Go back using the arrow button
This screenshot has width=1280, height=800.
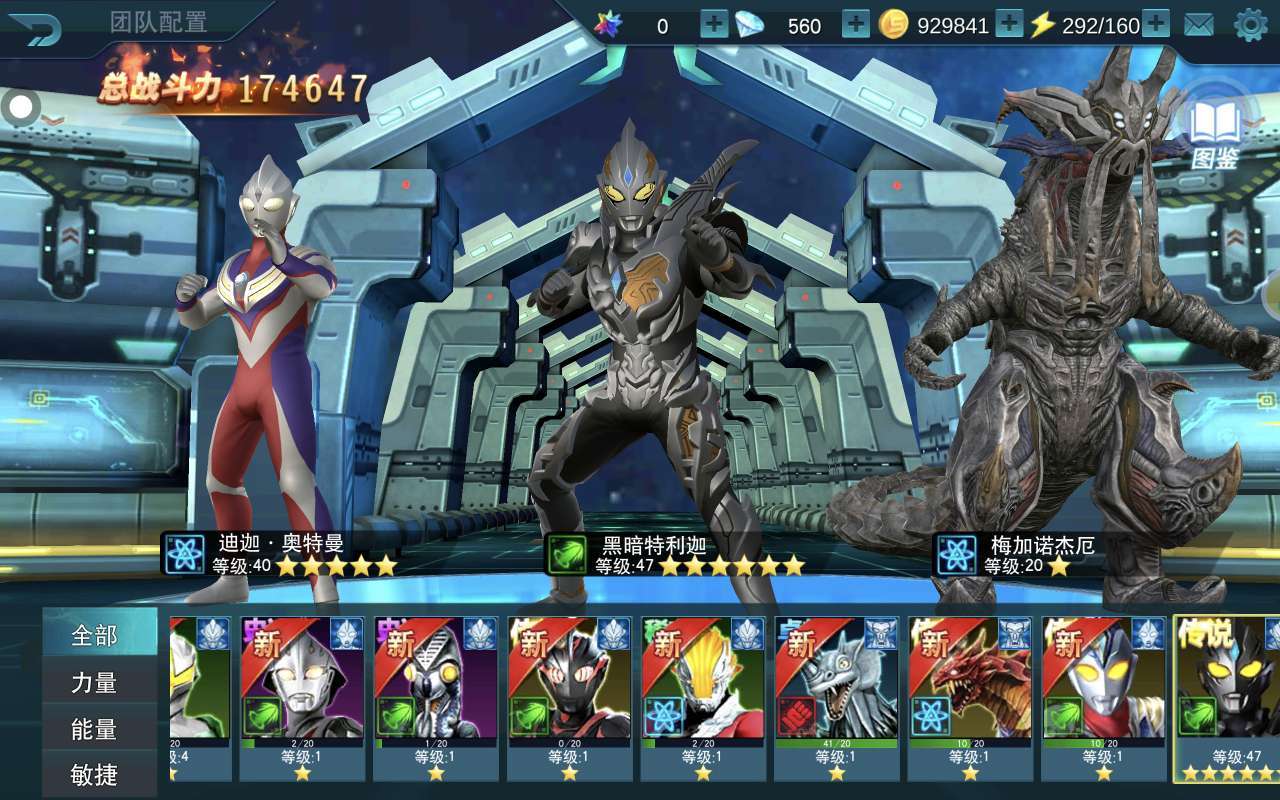point(36,27)
